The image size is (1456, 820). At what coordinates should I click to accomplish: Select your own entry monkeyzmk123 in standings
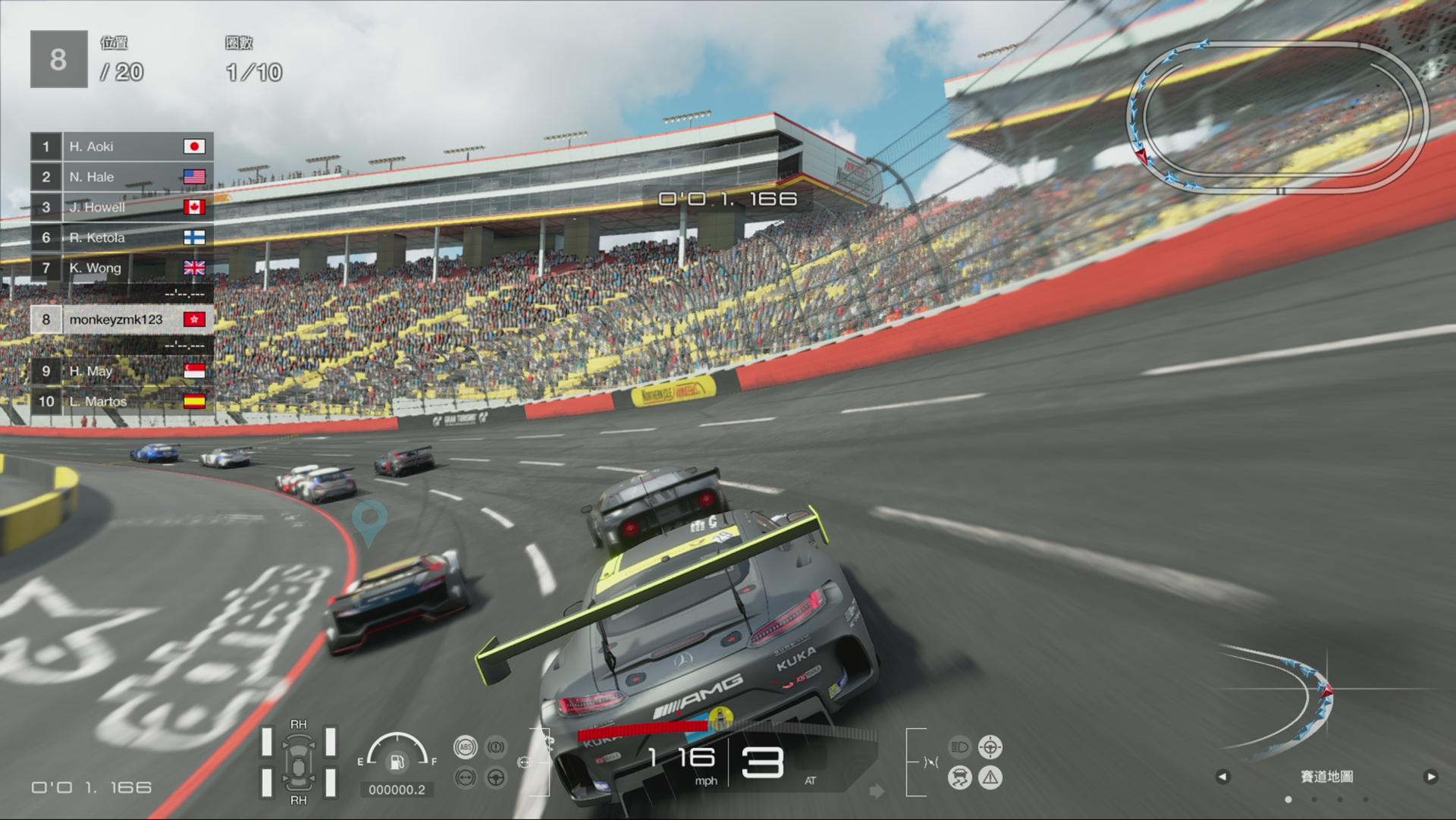pos(121,319)
